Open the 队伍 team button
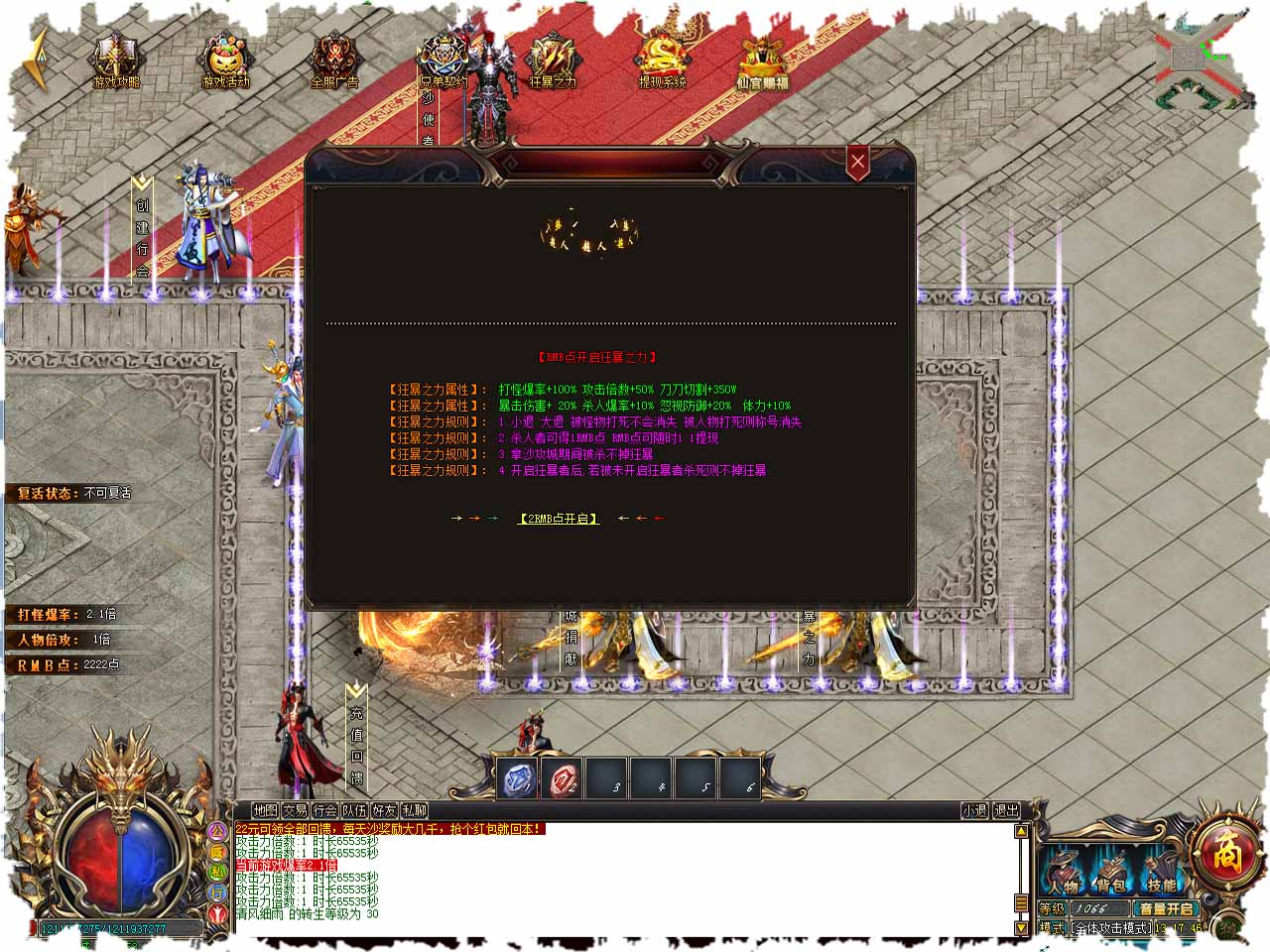 click(354, 811)
